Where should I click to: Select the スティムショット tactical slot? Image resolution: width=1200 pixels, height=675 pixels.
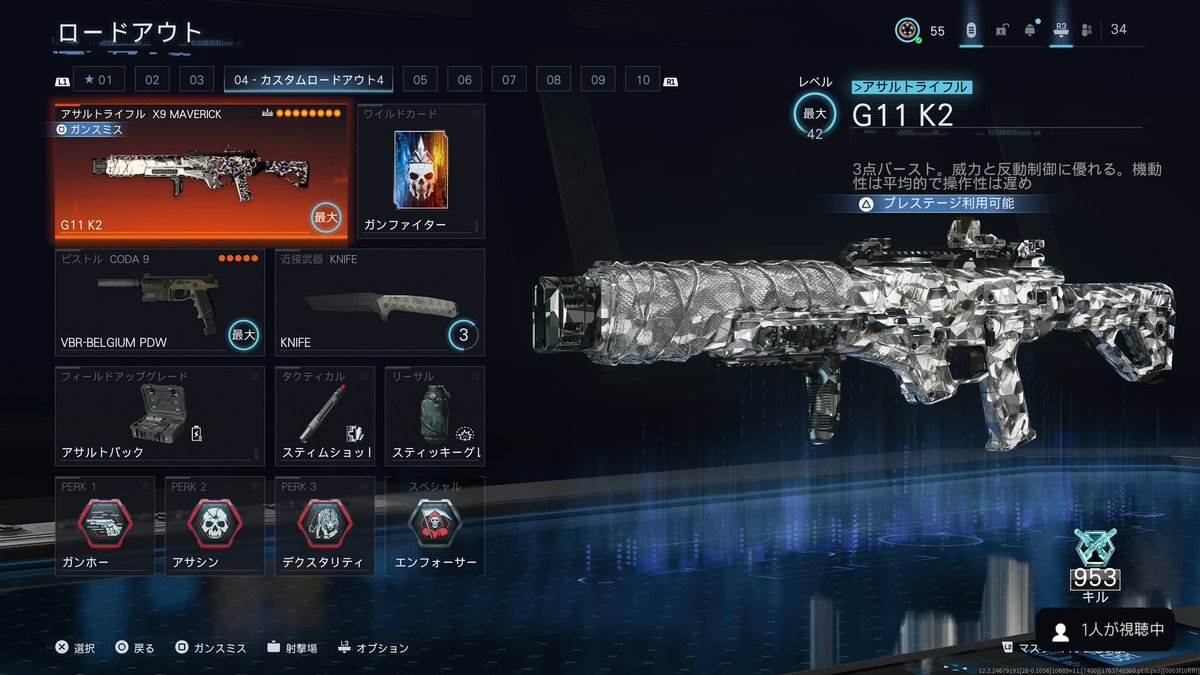(x=325, y=416)
